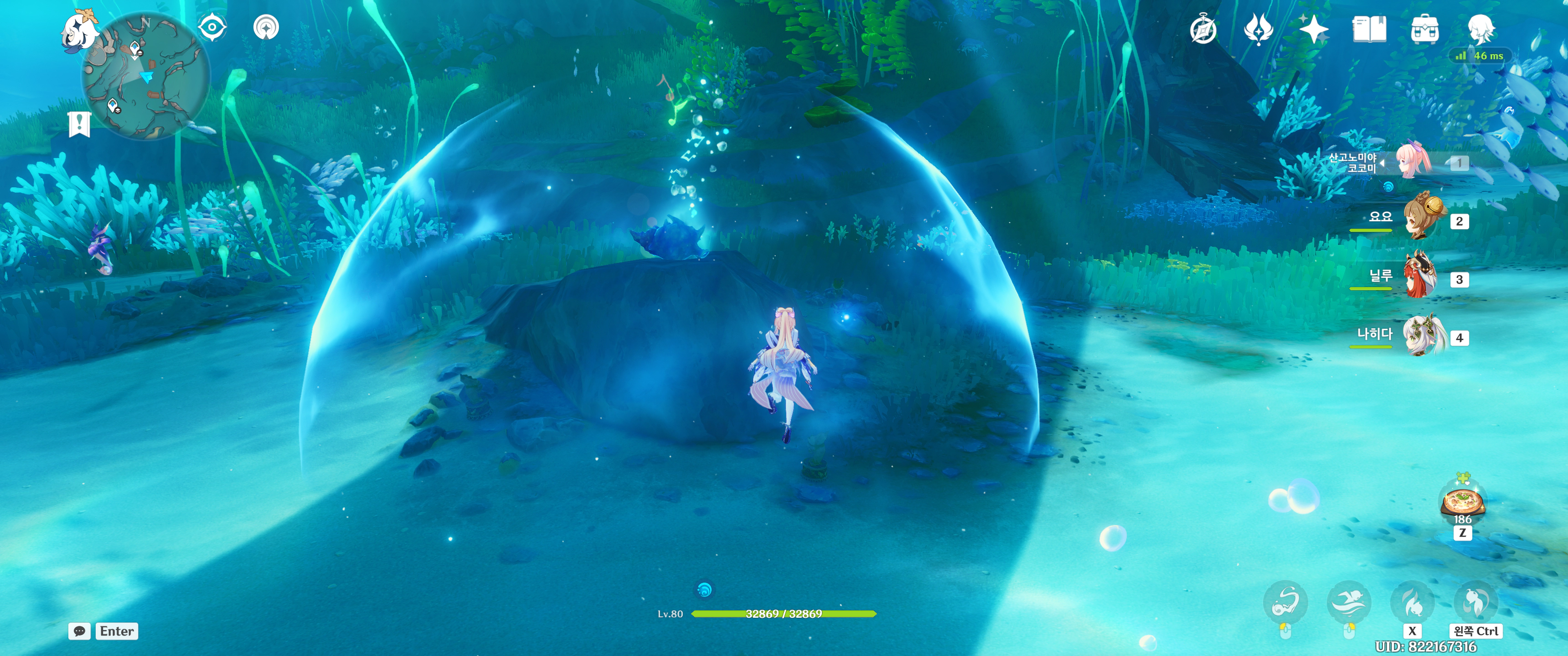The image size is (1568, 656).
Task: Open the battle pass emblem icon
Action: click(x=1258, y=29)
